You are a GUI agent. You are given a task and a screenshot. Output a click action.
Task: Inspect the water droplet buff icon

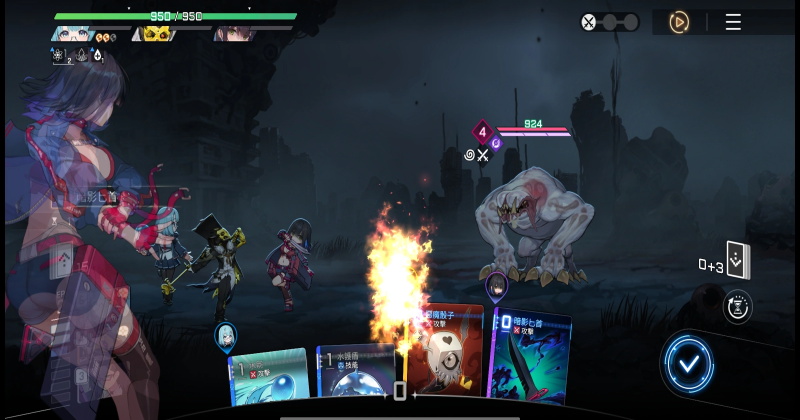(x=97, y=56)
